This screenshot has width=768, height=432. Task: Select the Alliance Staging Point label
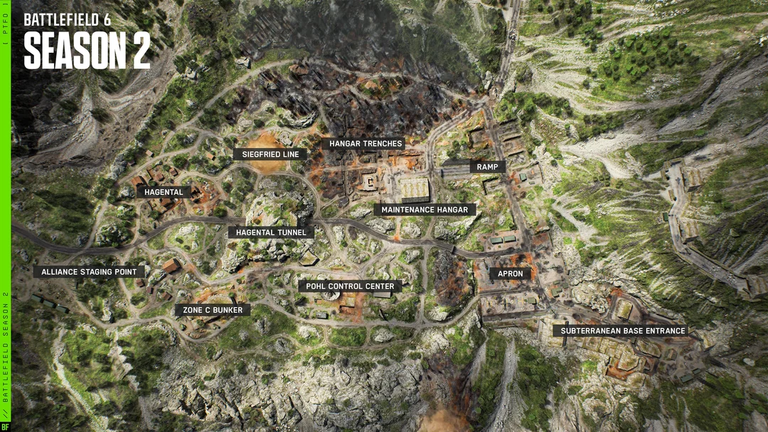click(x=89, y=271)
